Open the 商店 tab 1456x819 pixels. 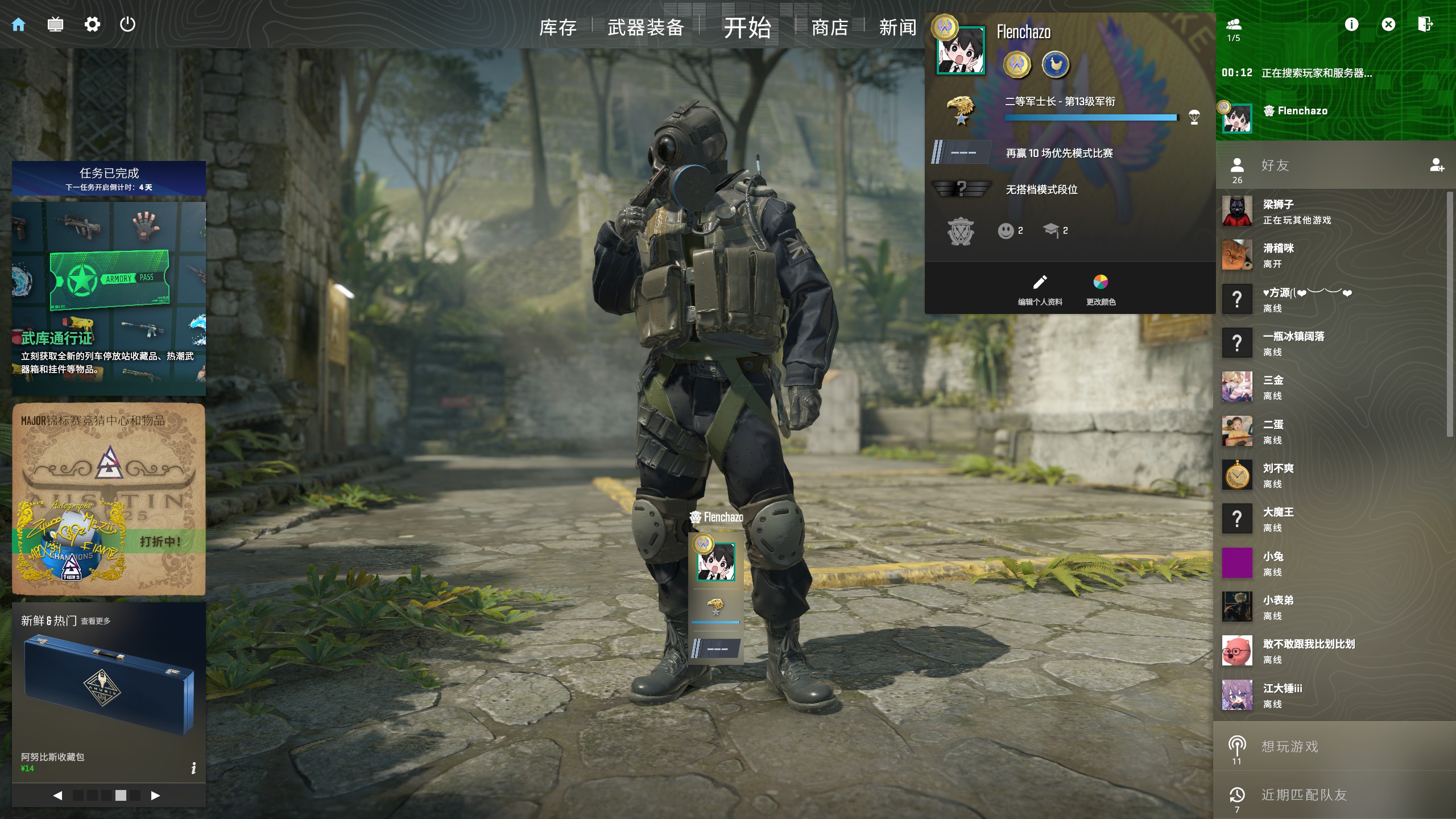click(x=829, y=27)
